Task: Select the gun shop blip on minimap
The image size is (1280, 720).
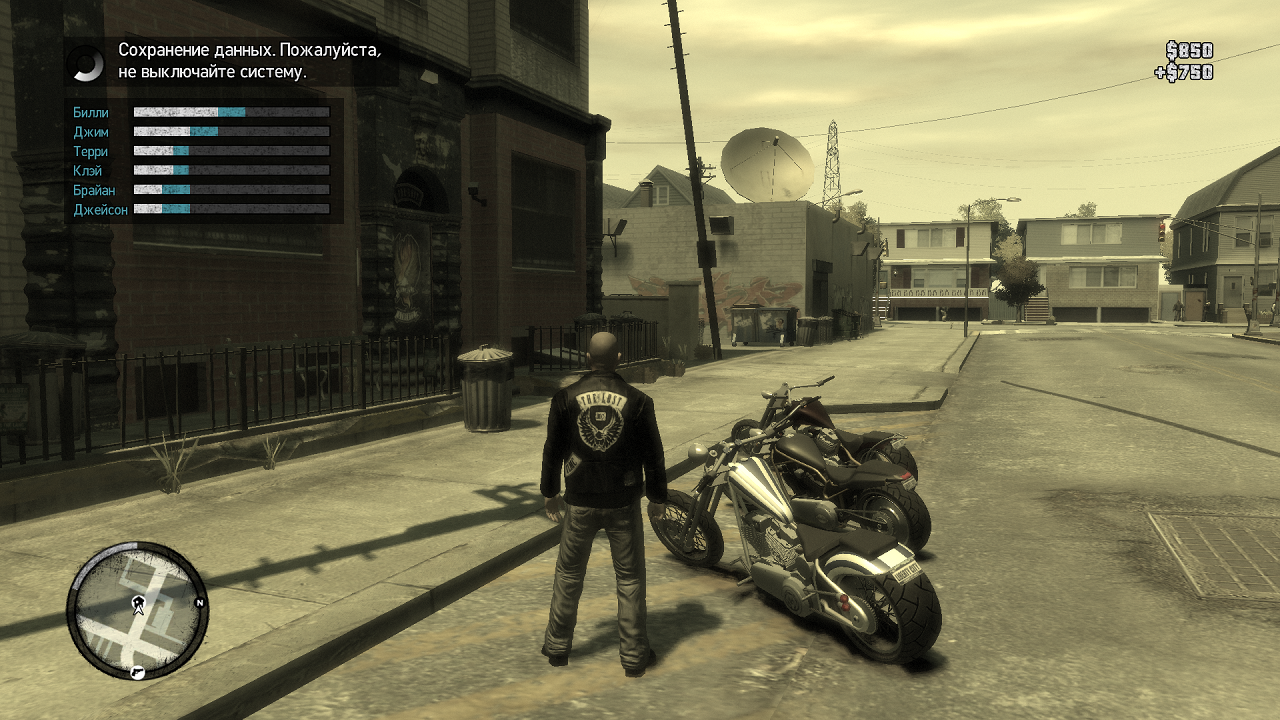Action: click(139, 672)
